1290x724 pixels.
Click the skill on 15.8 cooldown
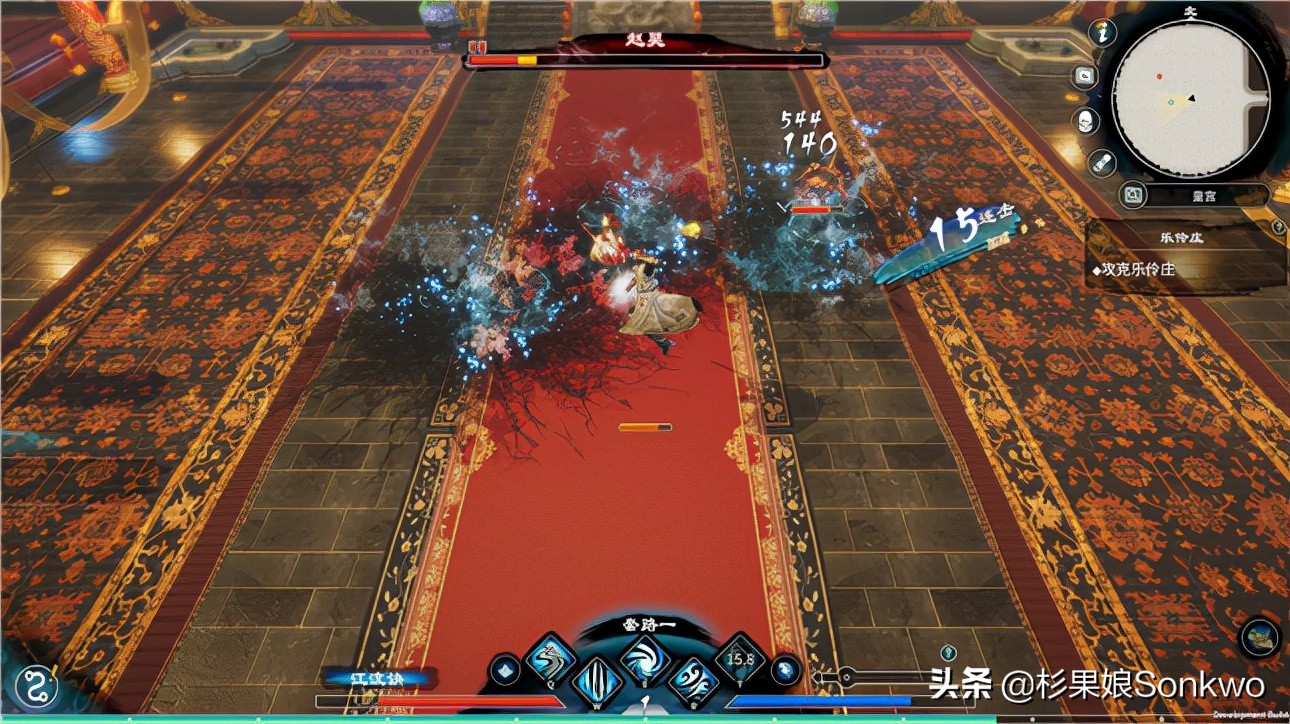pos(740,659)
